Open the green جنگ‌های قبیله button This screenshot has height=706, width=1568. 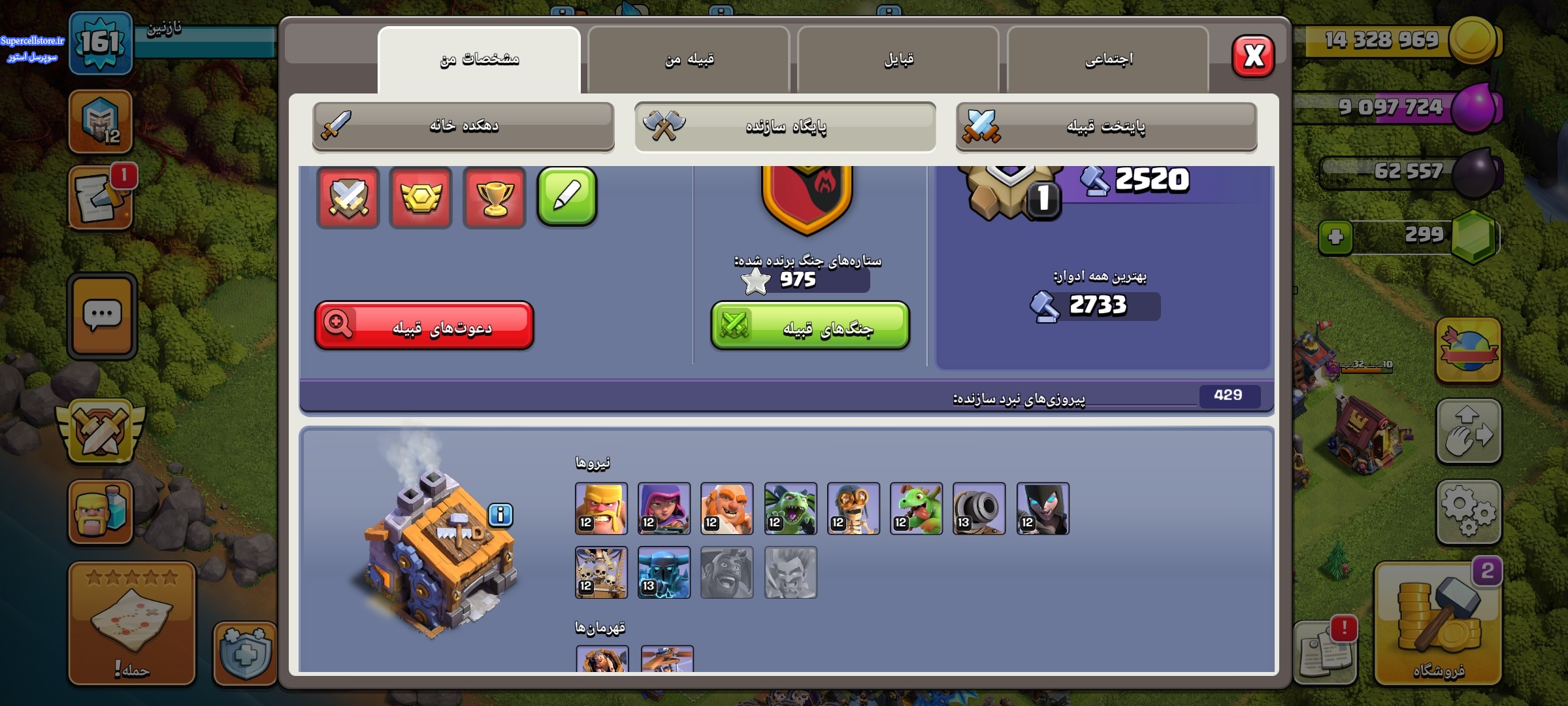click(810, 326)
